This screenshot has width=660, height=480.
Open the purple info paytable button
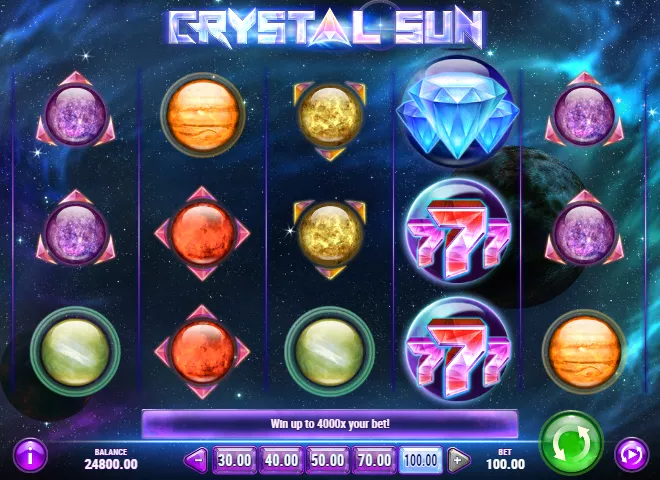tap(31, 455)
